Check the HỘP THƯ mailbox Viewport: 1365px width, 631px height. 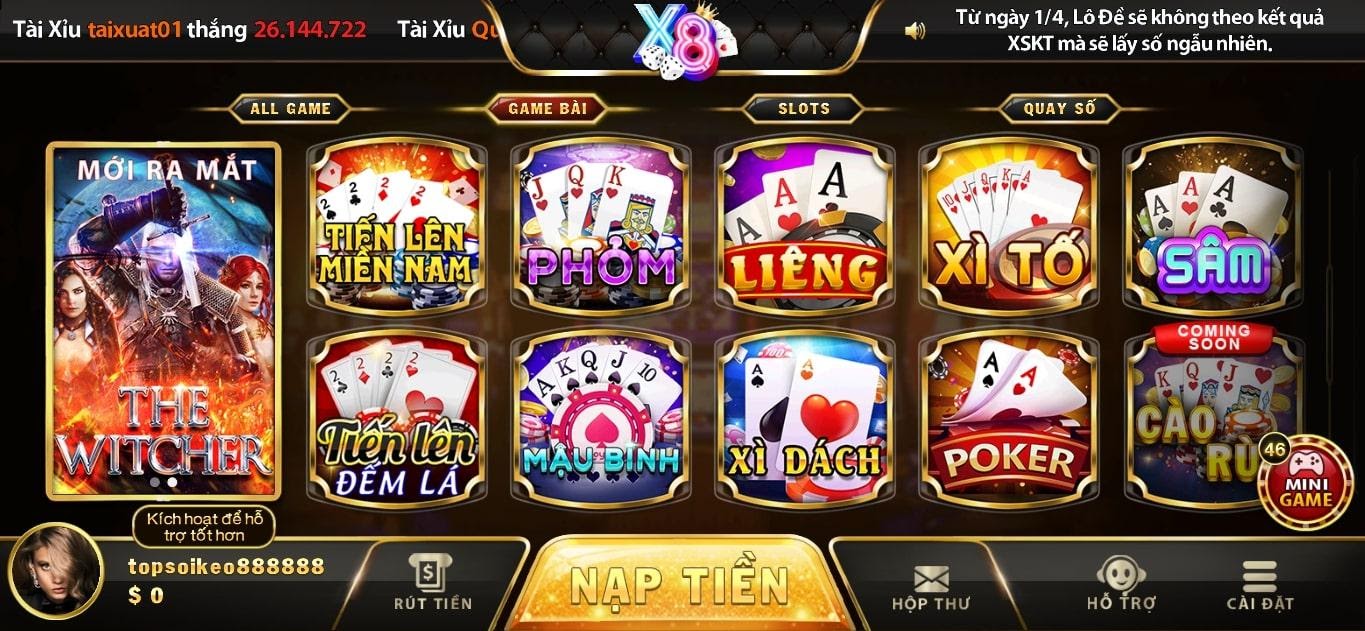click(x=930, y=587)
